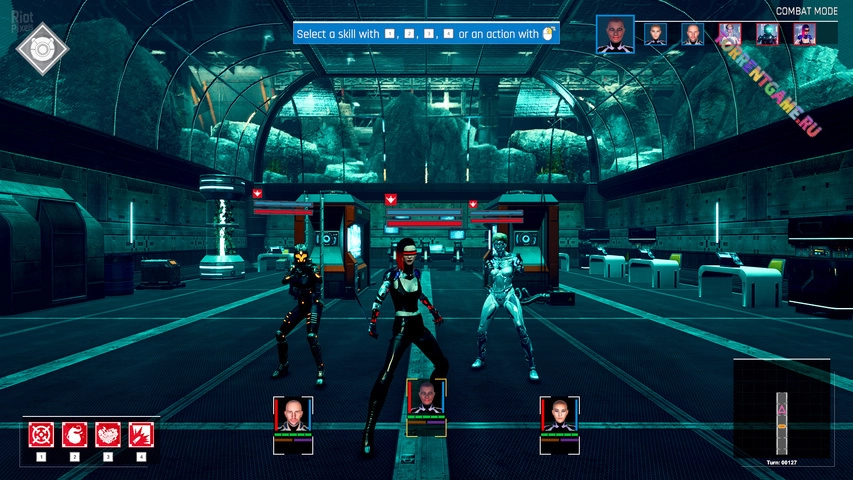Target the red marker above middle enemy
Image resolution: width=853 pixels, height=480 pixels.
tap(391, 199)
